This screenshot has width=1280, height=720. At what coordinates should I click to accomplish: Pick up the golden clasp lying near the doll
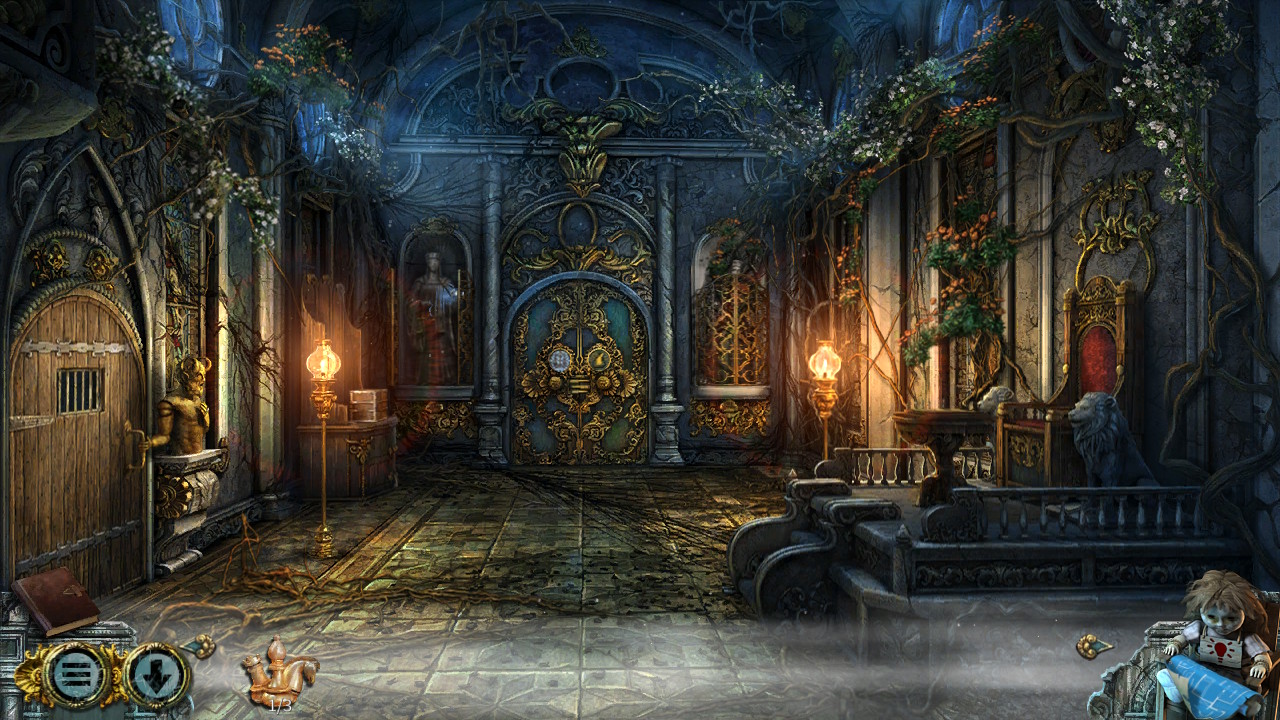tap(1093, 646)
